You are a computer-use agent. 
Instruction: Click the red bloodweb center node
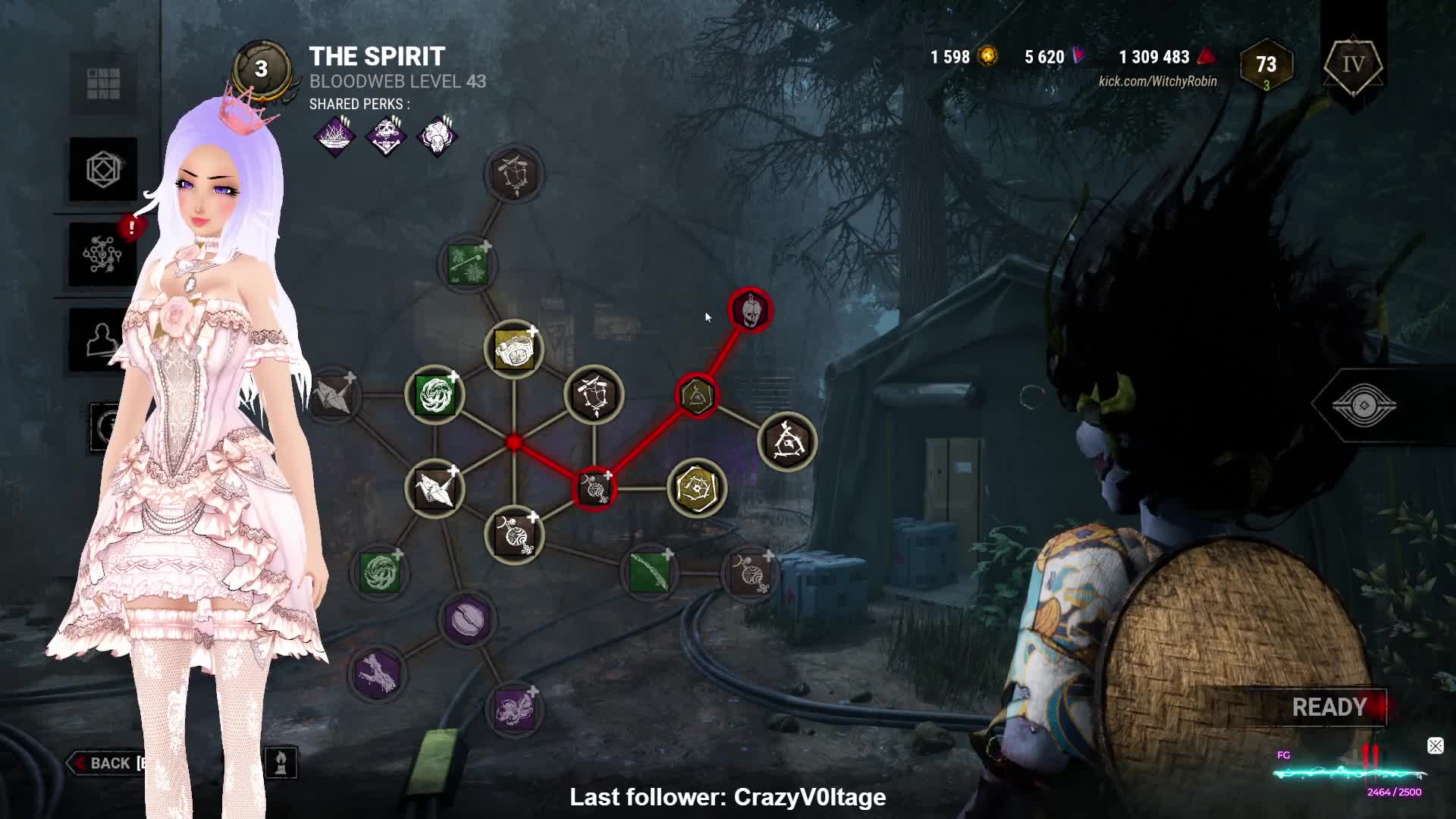point(514,442)
